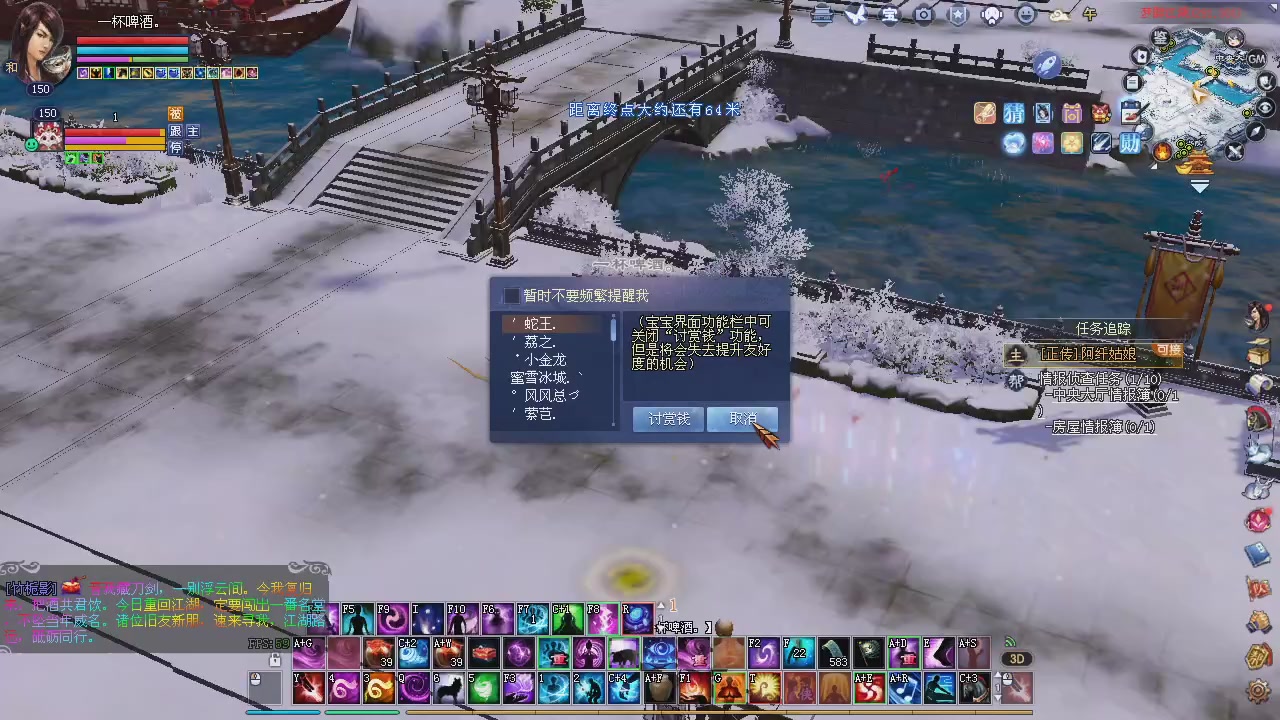Open the 宝 treasure icon in top bar
The image size is (1280, 720).
890,15
